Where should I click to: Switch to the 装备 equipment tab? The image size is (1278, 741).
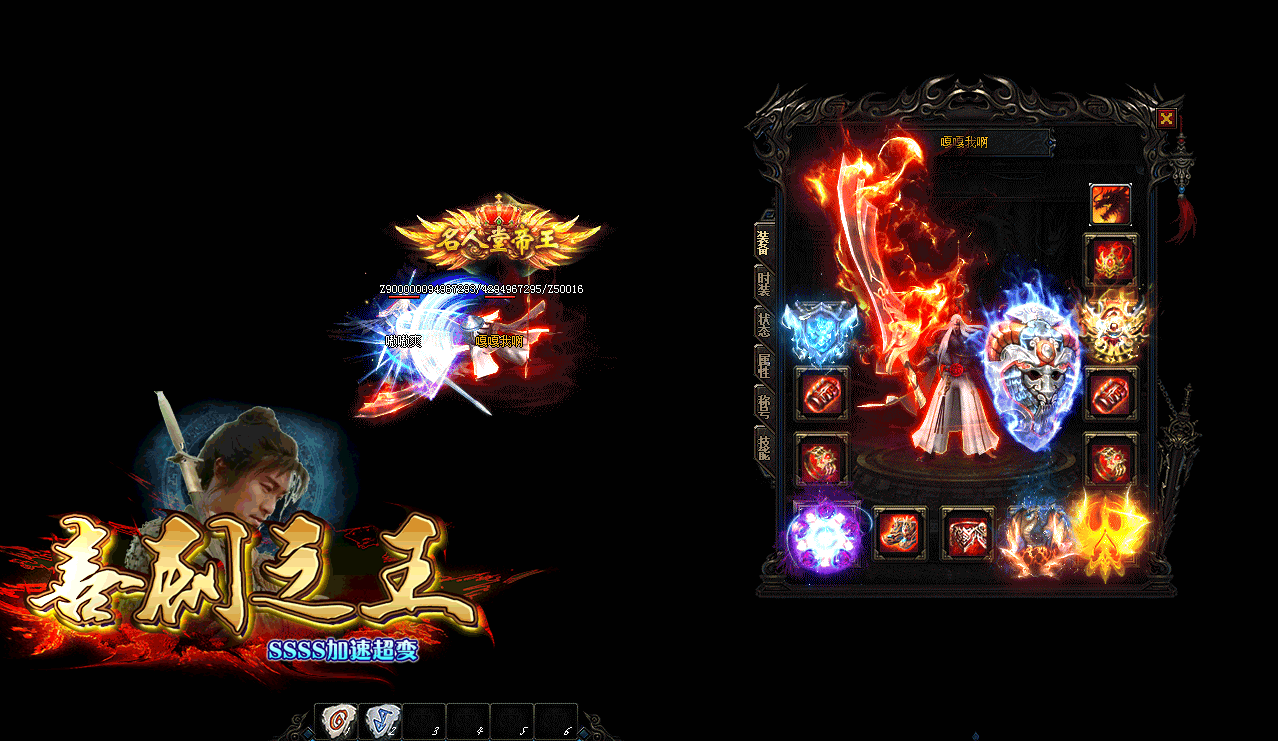[764, 241]
